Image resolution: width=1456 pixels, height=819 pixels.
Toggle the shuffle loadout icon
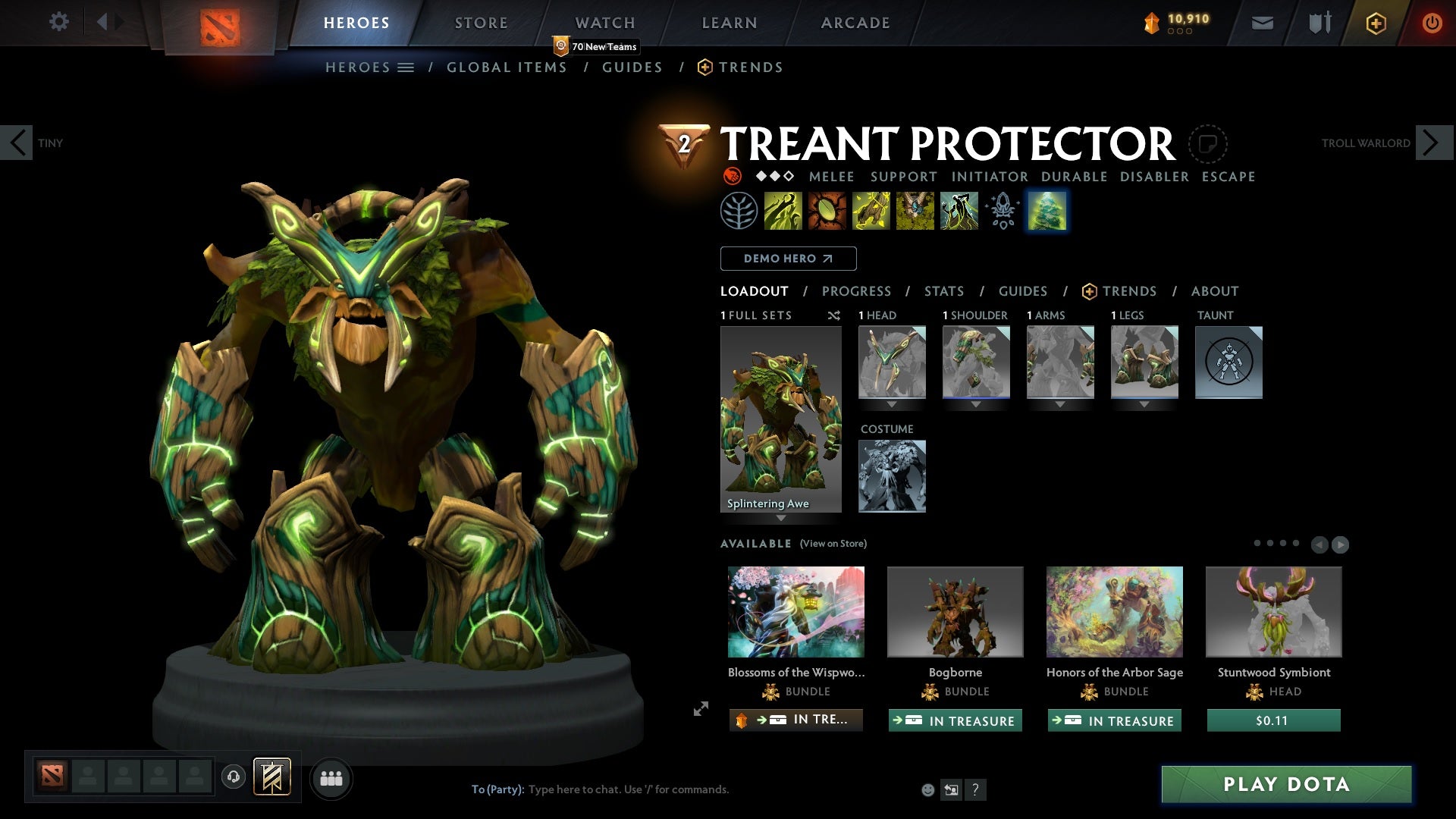click(833, 315)
